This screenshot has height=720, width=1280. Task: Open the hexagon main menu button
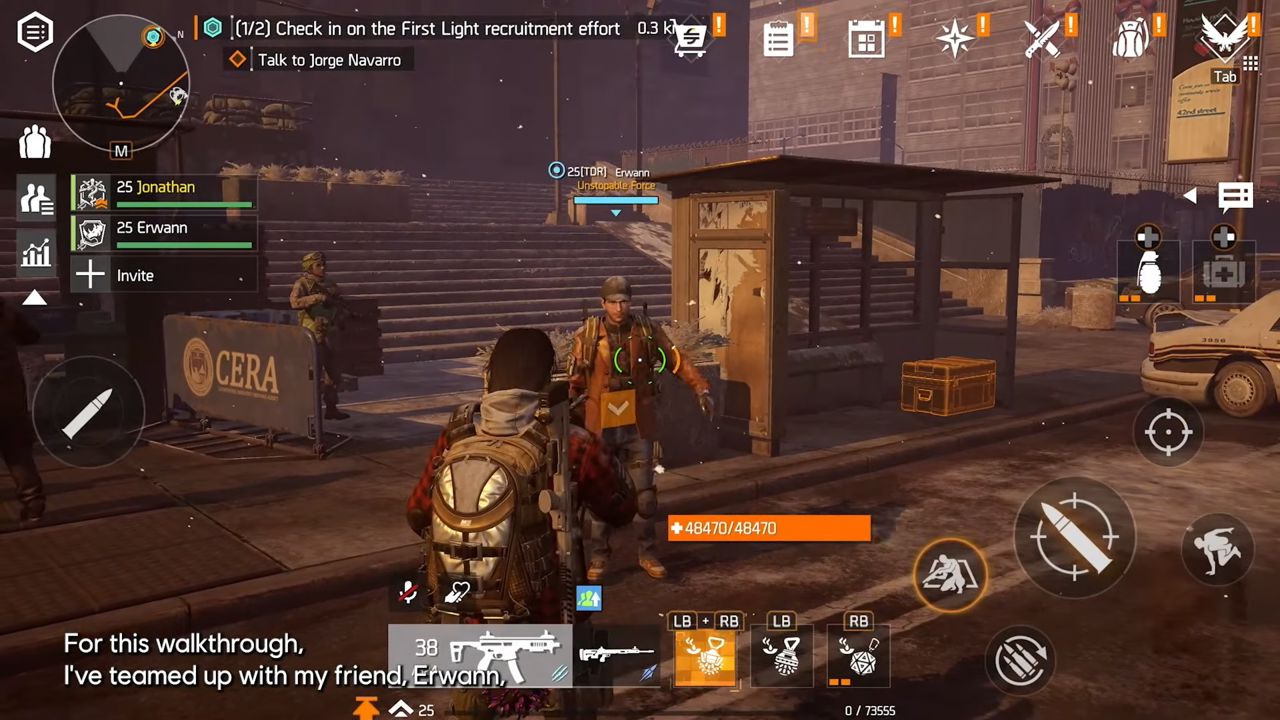(35, 32)
